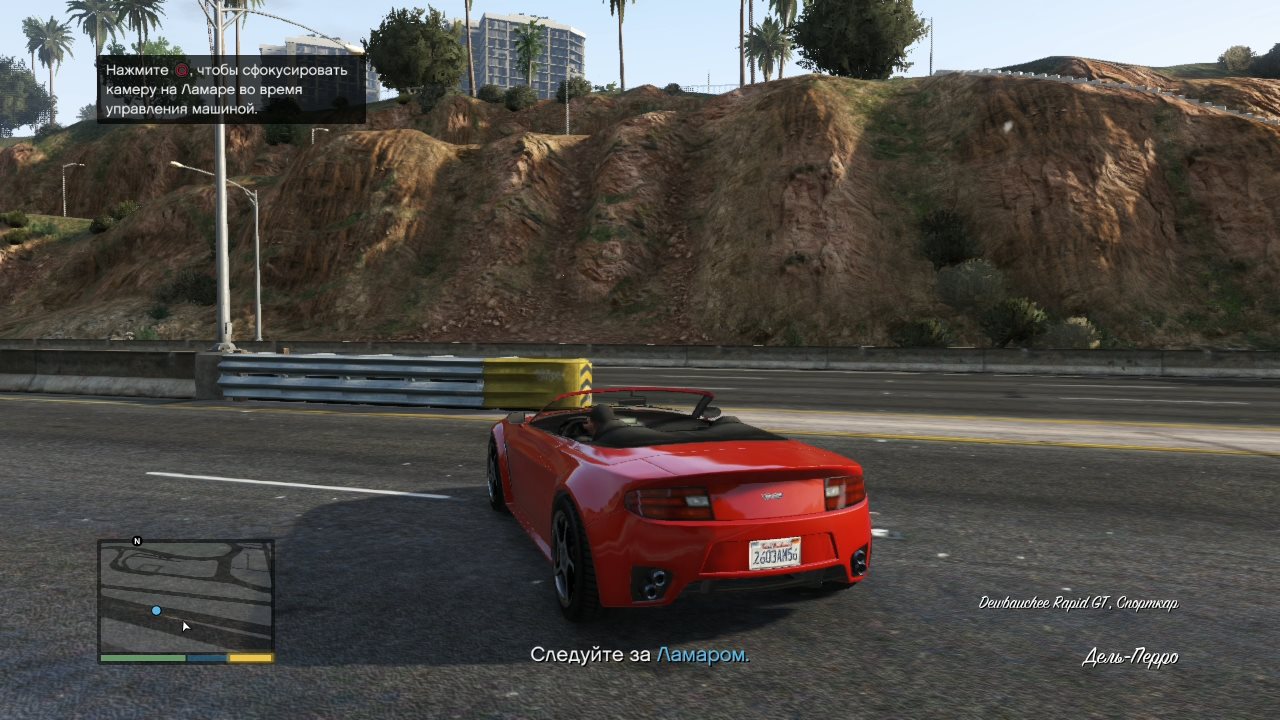Viewport: 1280px width, 720px height.
Task: Click the minimap radar
Action: pos(186,596)
